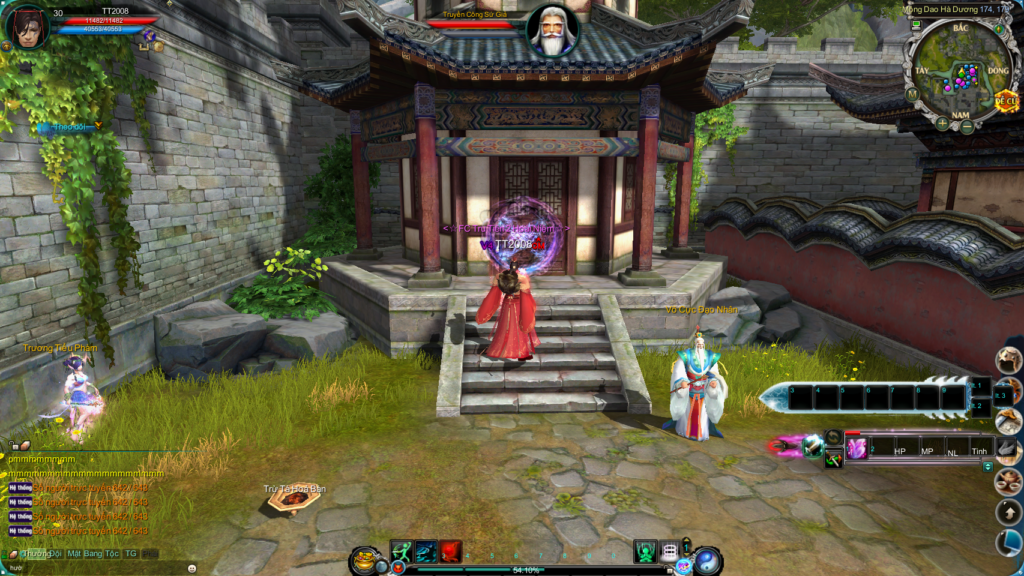Viewport: 1024px width, 576px height.
Task: Select the TG chat tab
Action: [x=130, y=553]
